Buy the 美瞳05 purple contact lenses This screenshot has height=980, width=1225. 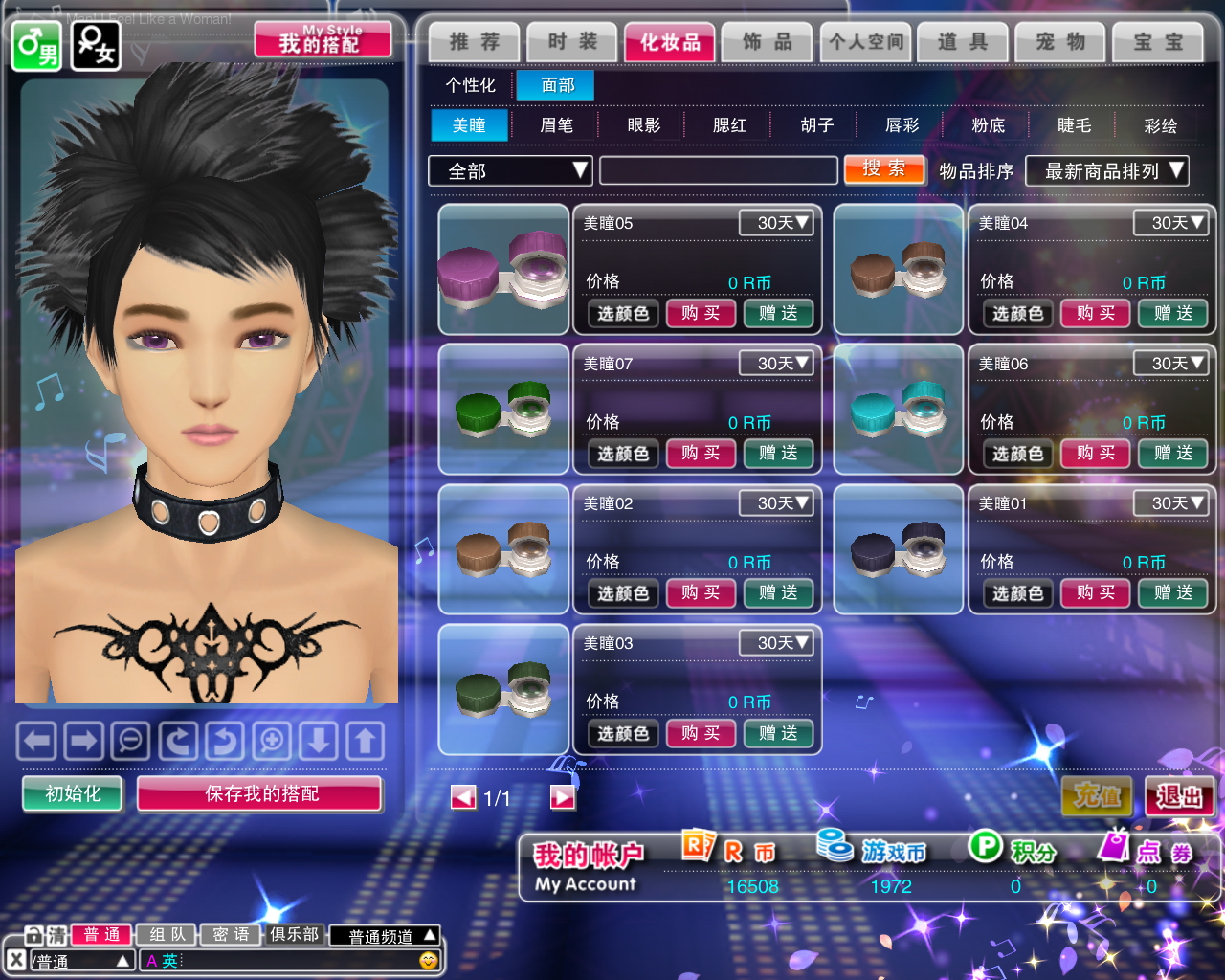[x=701, y=313]
